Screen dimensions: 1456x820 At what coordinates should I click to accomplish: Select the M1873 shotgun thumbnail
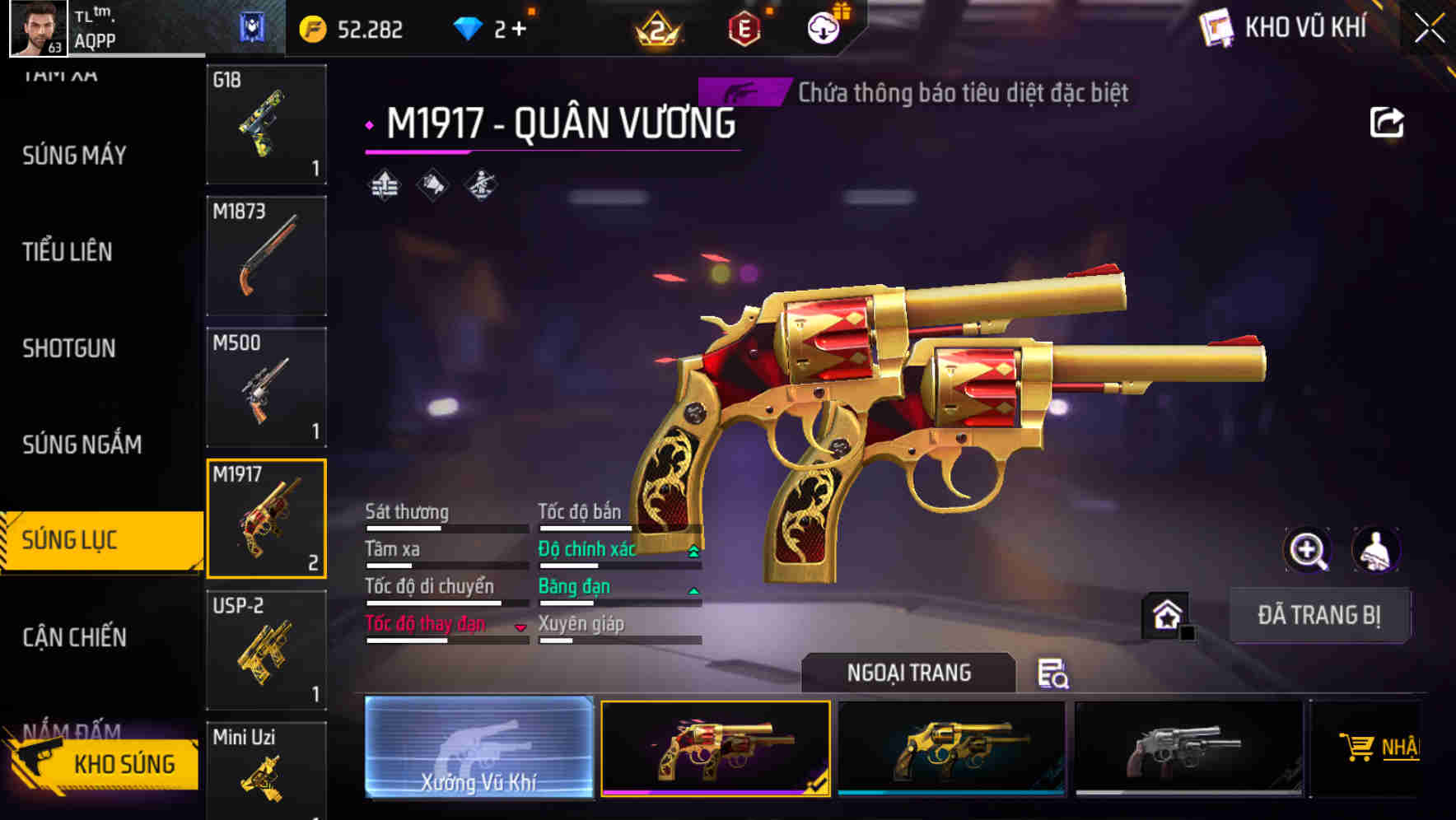(x=266, y=255)
